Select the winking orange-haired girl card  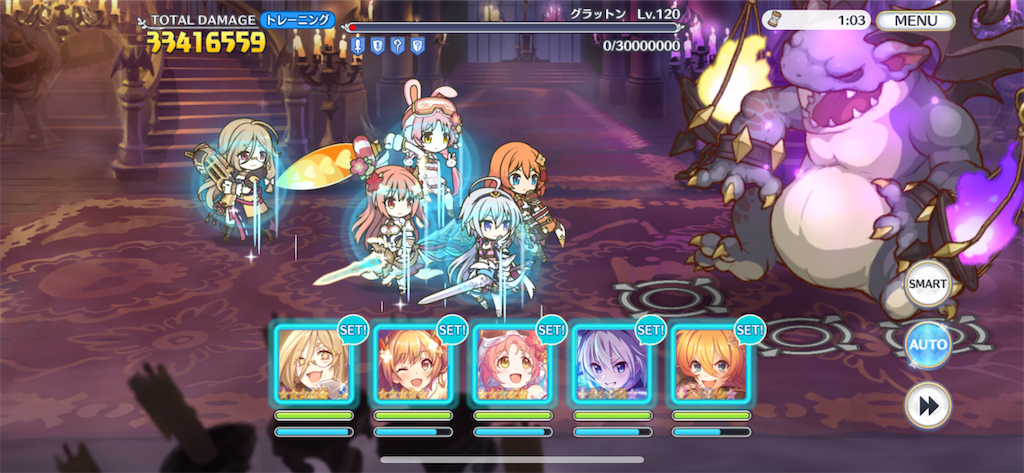click(412, 366)
